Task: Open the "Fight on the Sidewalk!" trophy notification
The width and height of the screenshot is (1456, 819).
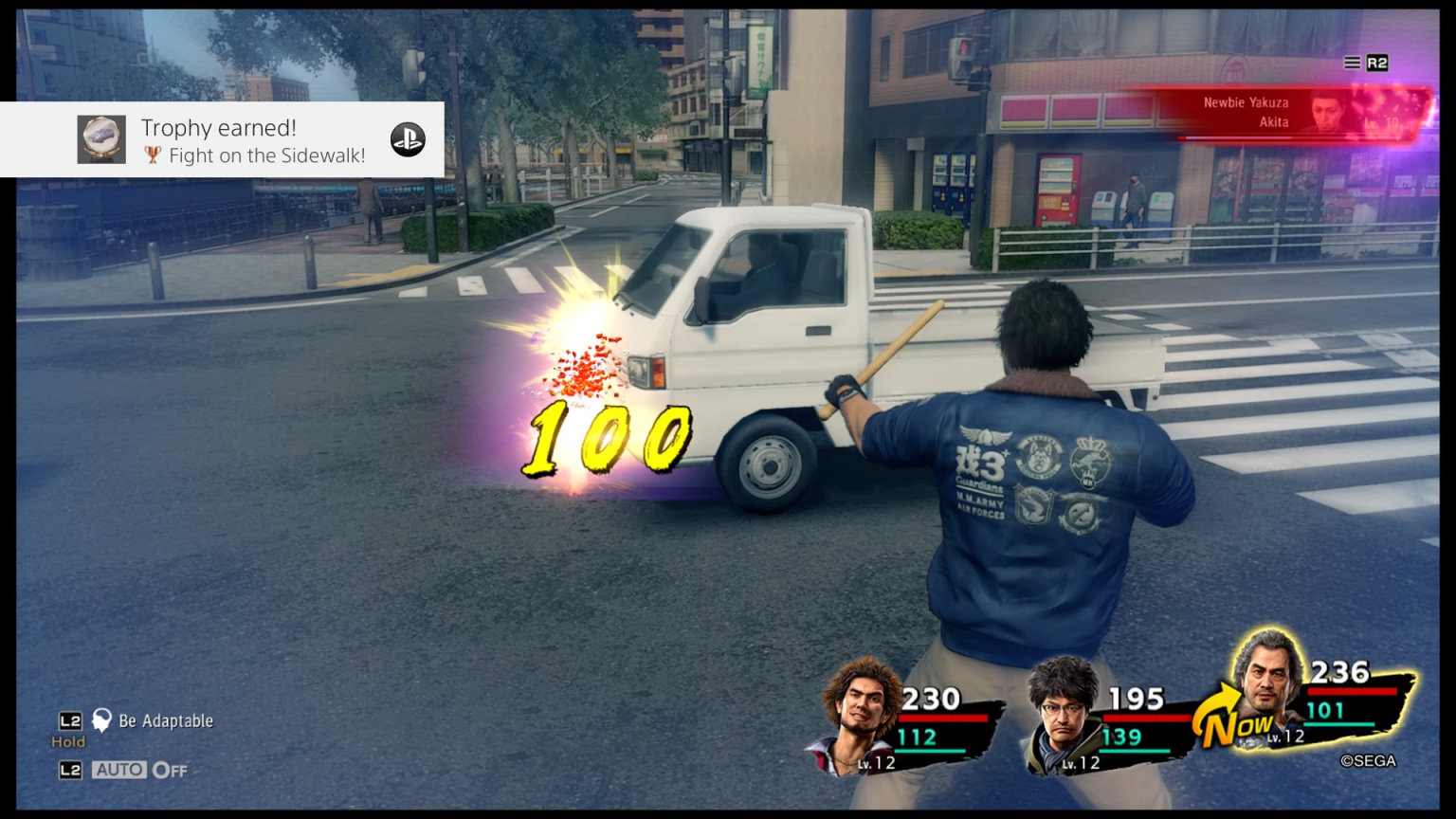Action: [252, 141]
